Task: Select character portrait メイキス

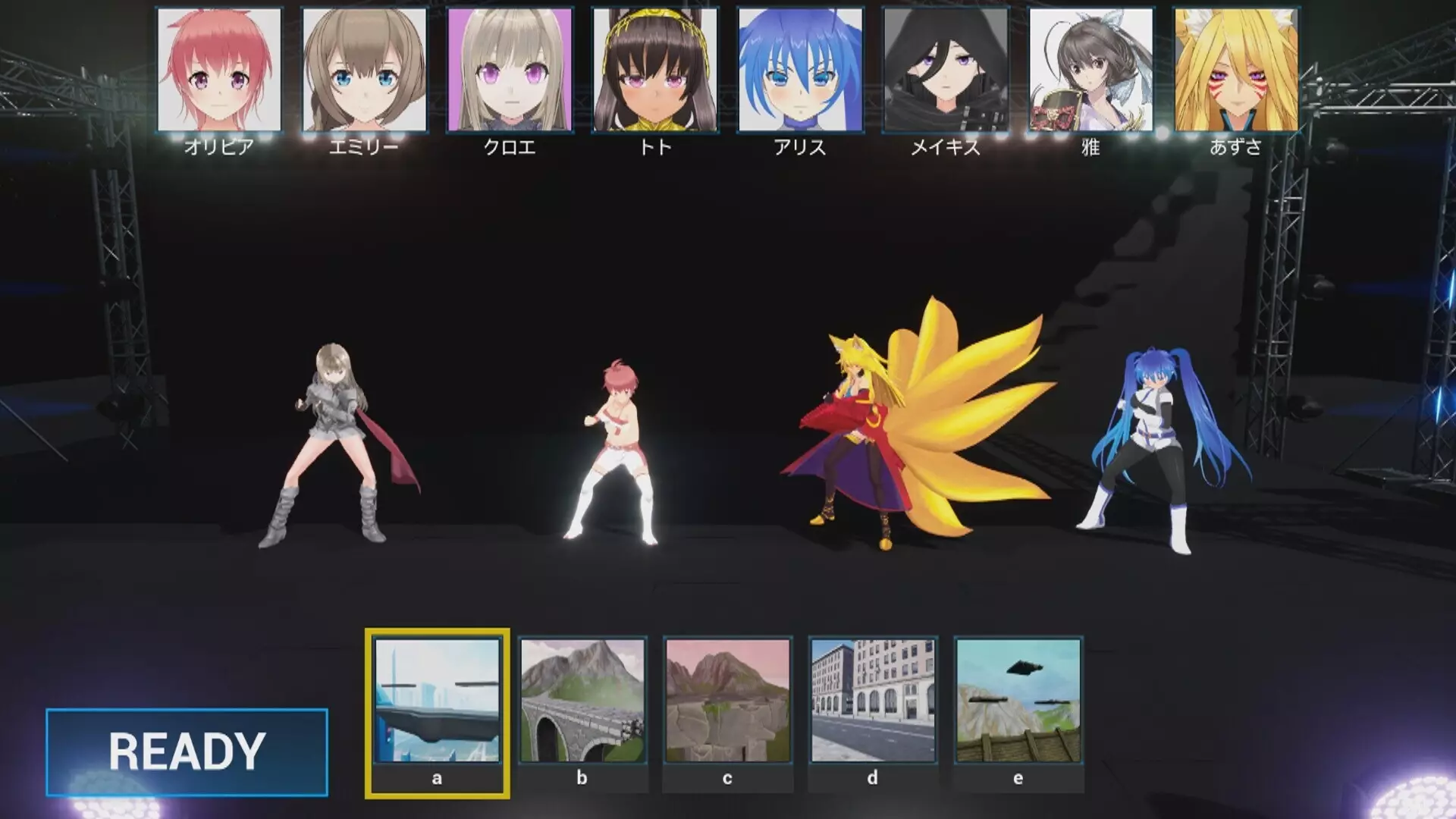Action: [x=943, y=70]
